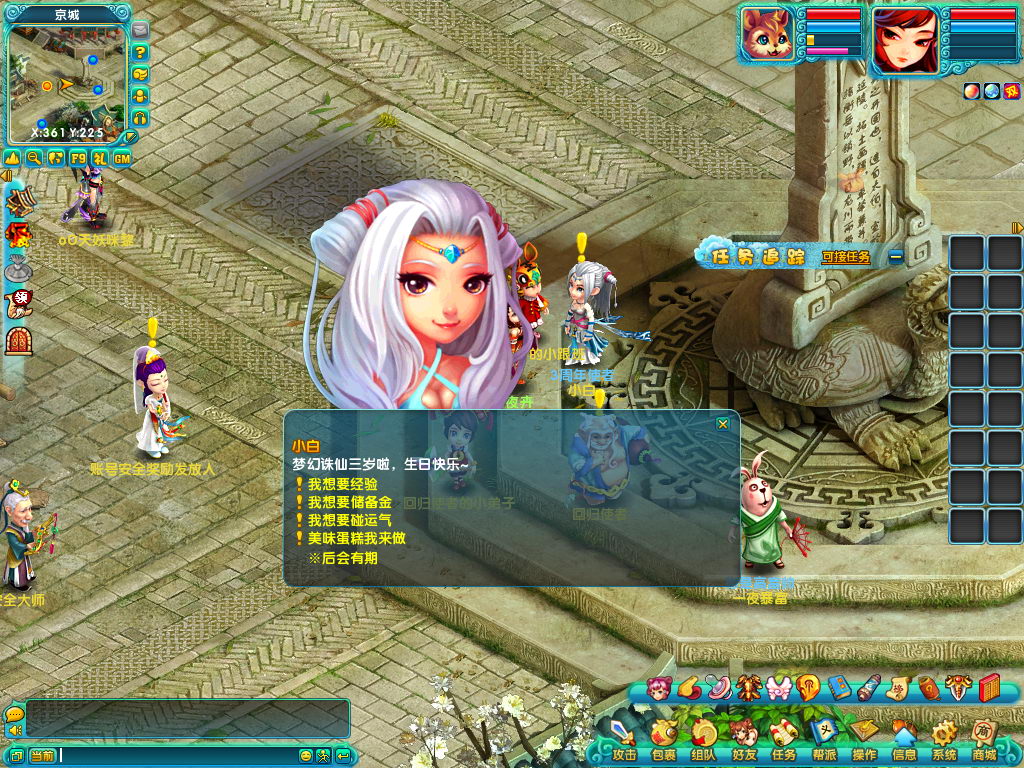Open the 系统 settings gear
This screenshot has width=1024, height=768.
coord(944,738)
